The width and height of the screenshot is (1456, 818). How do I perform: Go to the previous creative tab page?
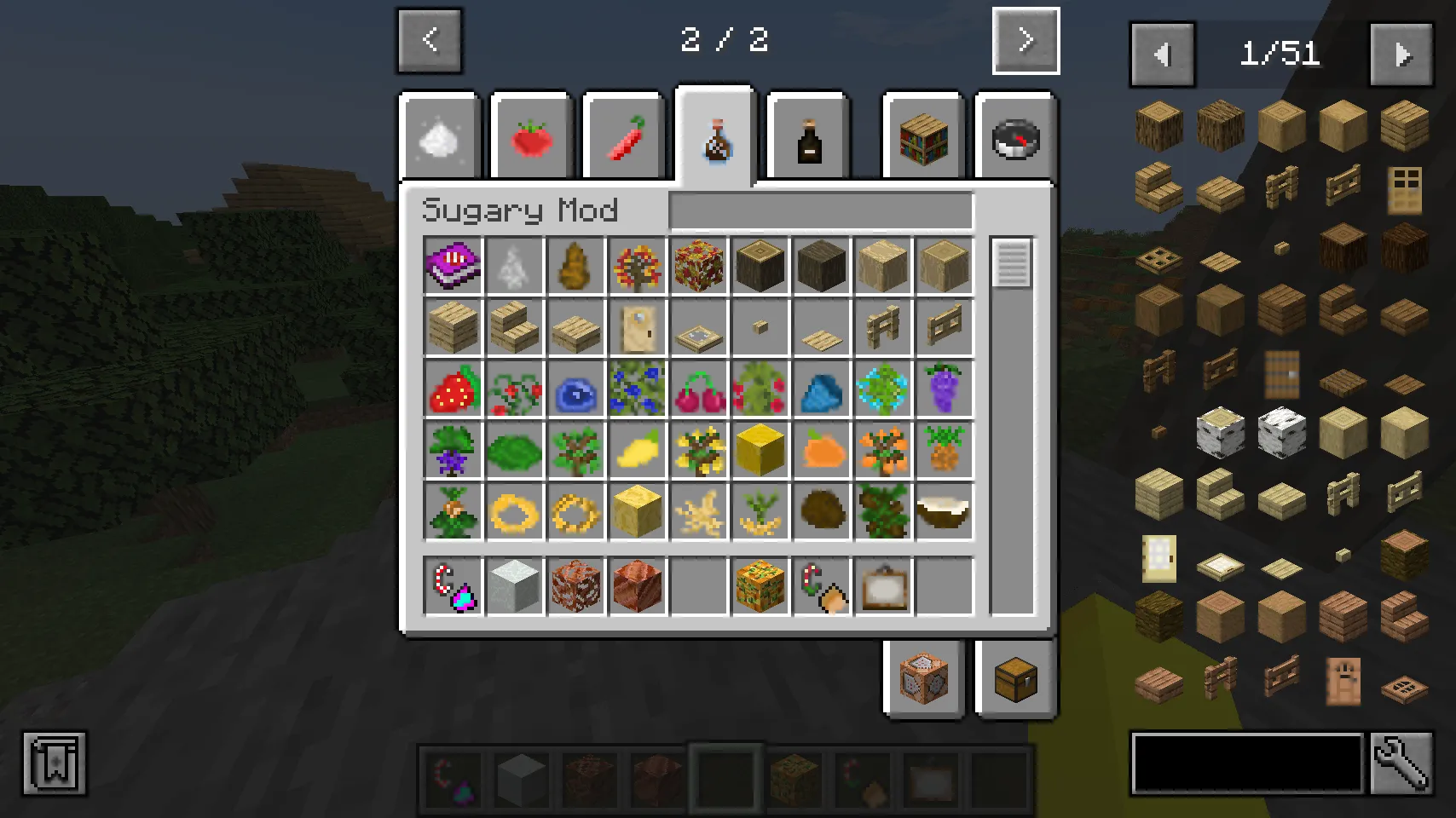(429, 41)
